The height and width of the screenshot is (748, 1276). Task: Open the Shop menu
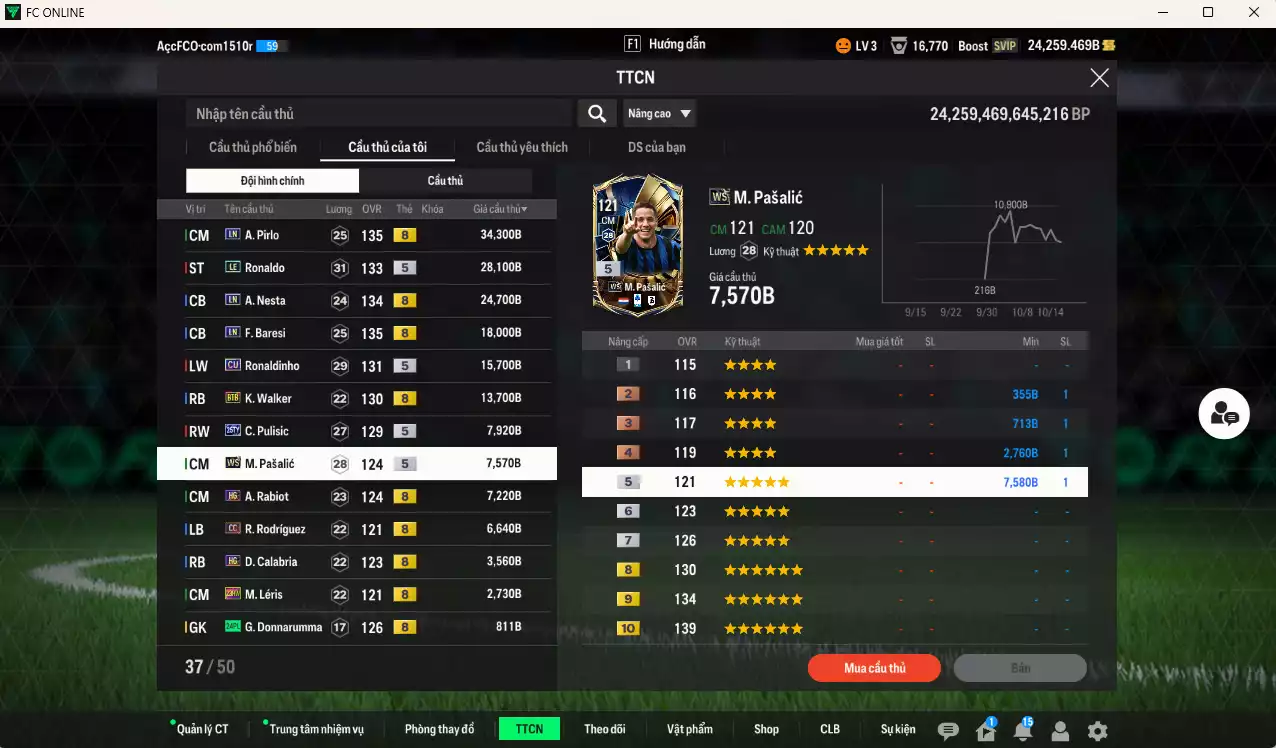pyautogui.click(x=766, y=729)
